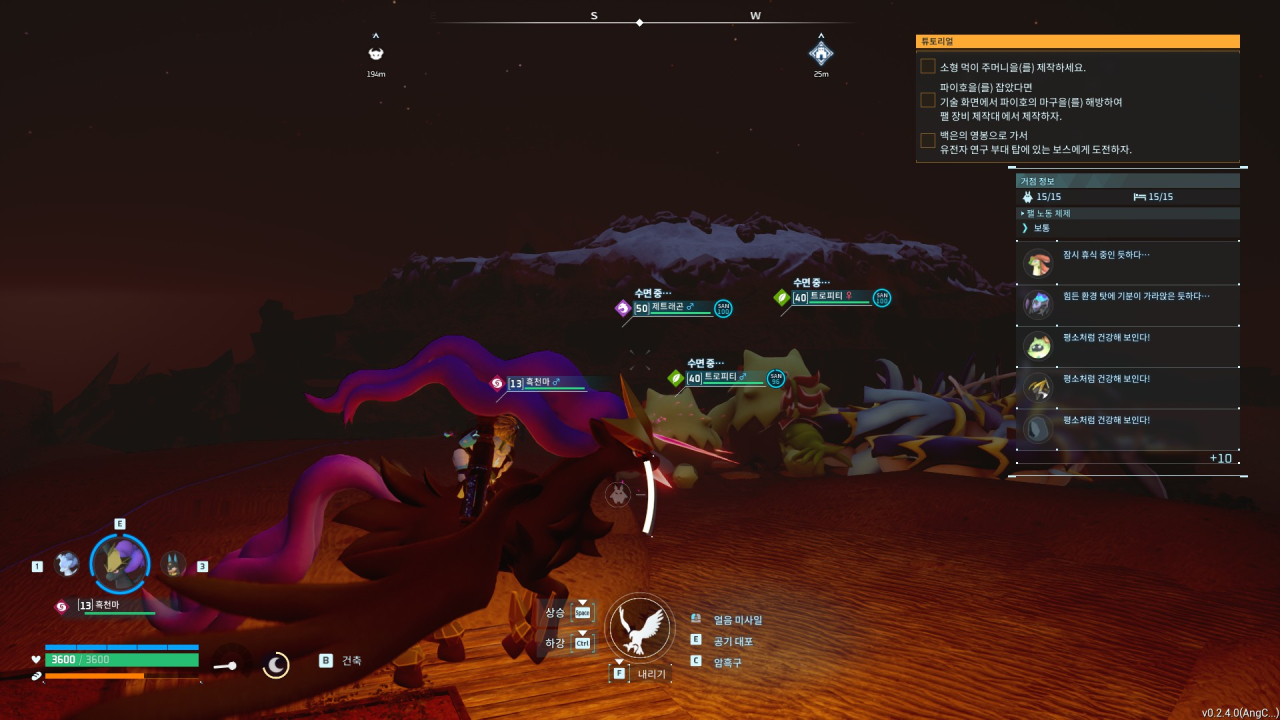Select the green round-faced pal row
1280x720 pixels.
(x=1127, y=346)
